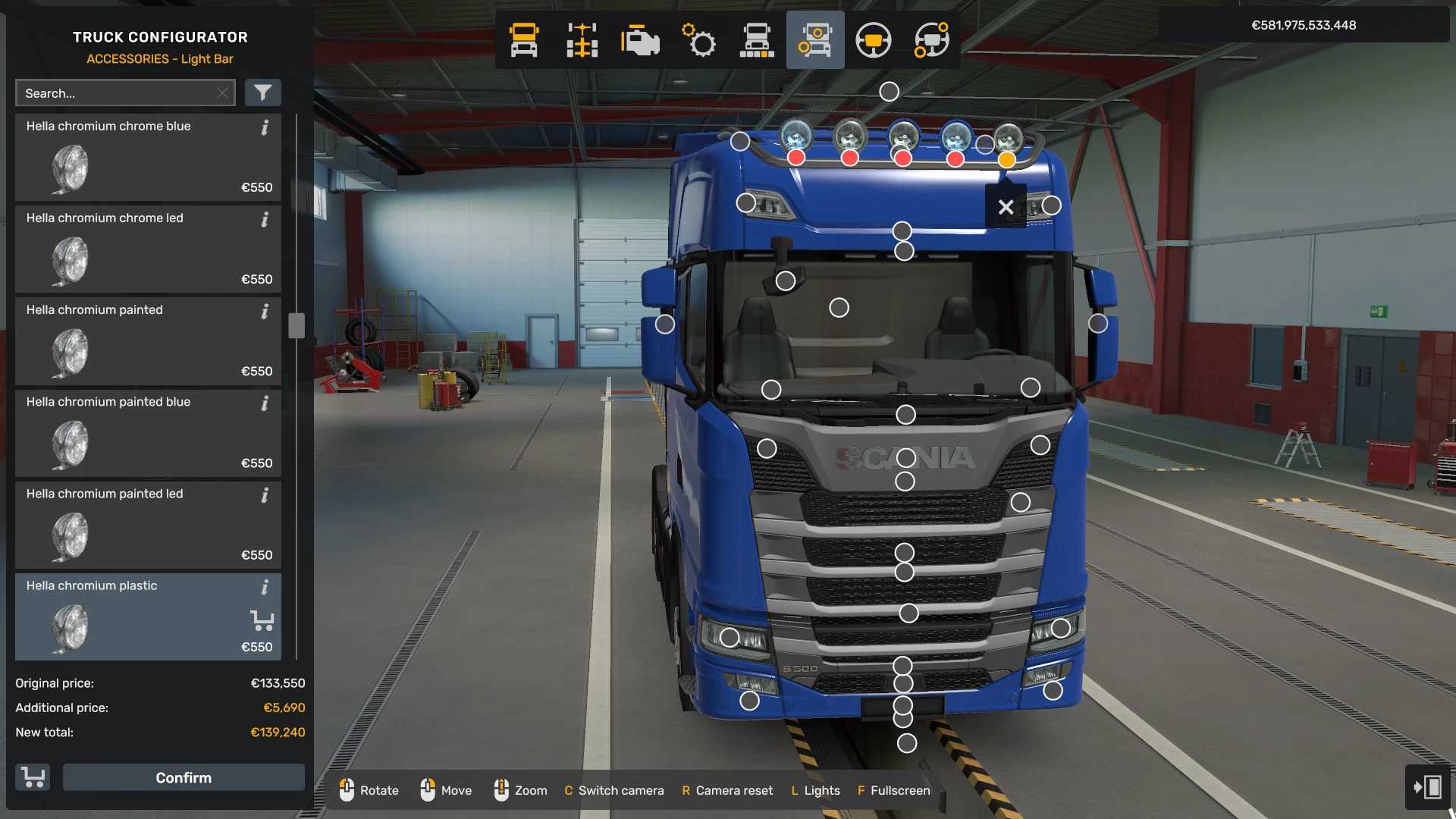This screenshot has height=819, width=1456.
Task: Open the steering wheel interior tab
Action: click(x=873, y=40)
